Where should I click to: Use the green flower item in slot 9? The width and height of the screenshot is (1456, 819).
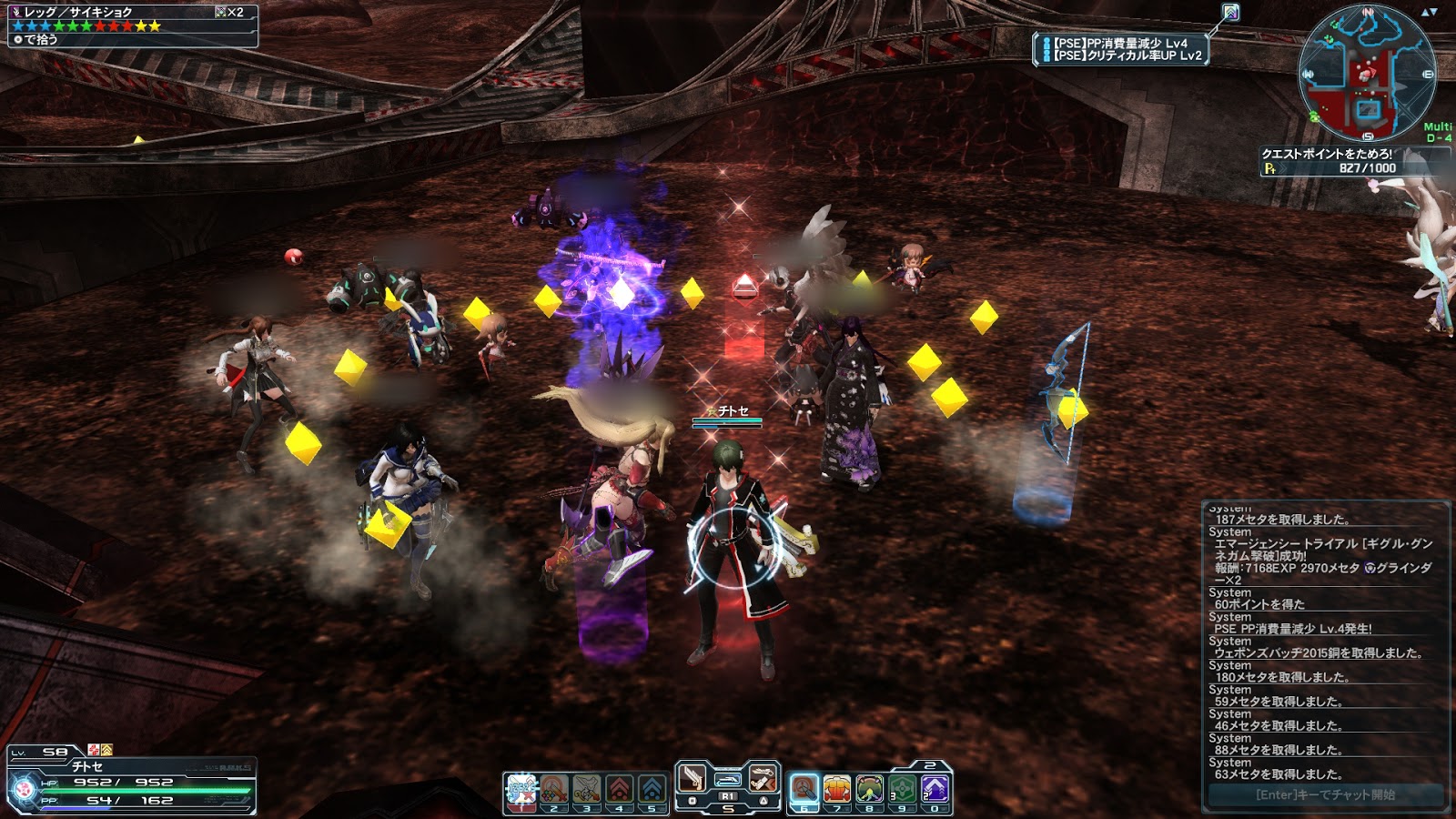903,789
